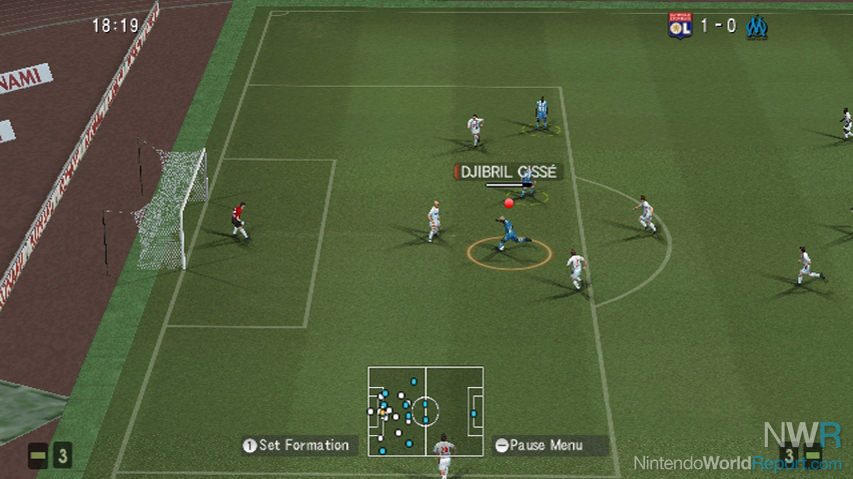Select the Olympique Lyonnais team crest
Screen dimensions: 853x479
coord(680,26)
